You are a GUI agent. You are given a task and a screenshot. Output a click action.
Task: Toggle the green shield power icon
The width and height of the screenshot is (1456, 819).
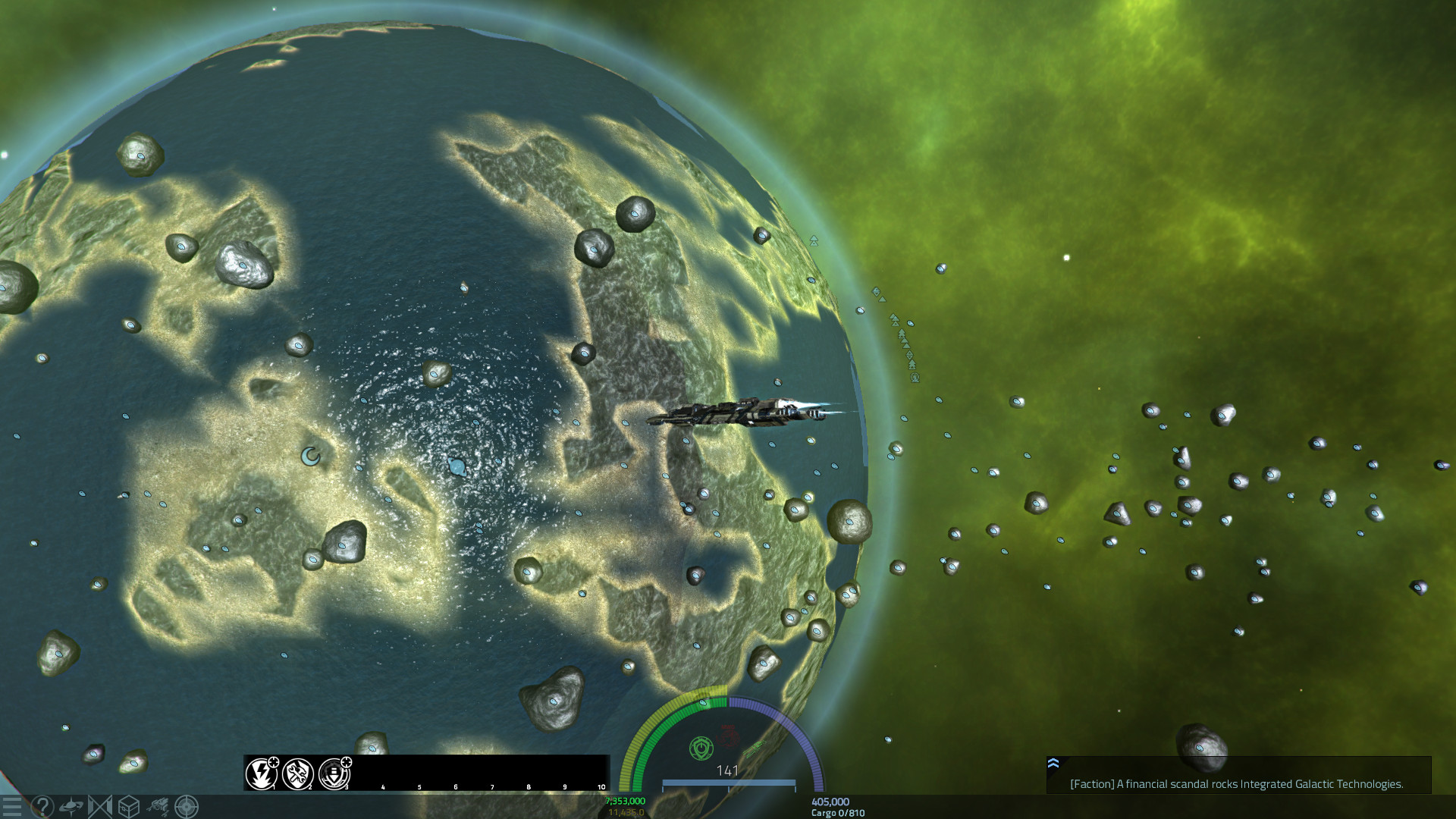pos(701,748)
